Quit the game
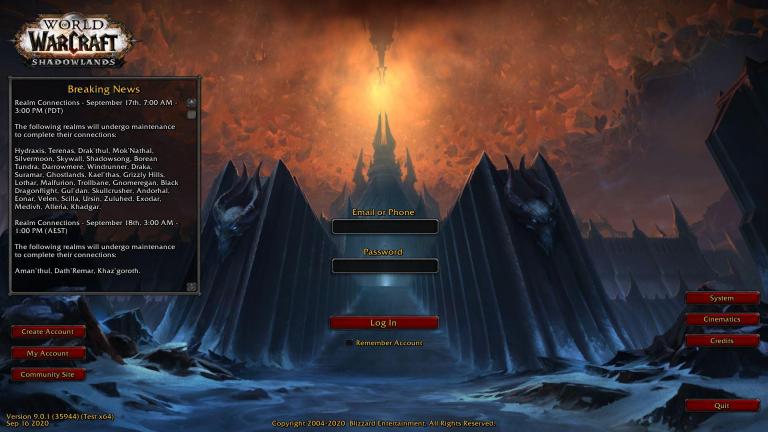Screen dimensions: 768x432 721,405
